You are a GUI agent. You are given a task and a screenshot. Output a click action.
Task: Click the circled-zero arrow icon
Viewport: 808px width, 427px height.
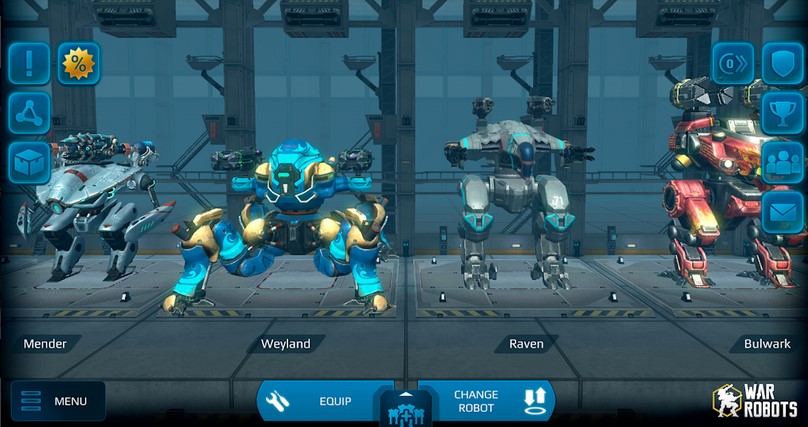(x=732, y=63)
